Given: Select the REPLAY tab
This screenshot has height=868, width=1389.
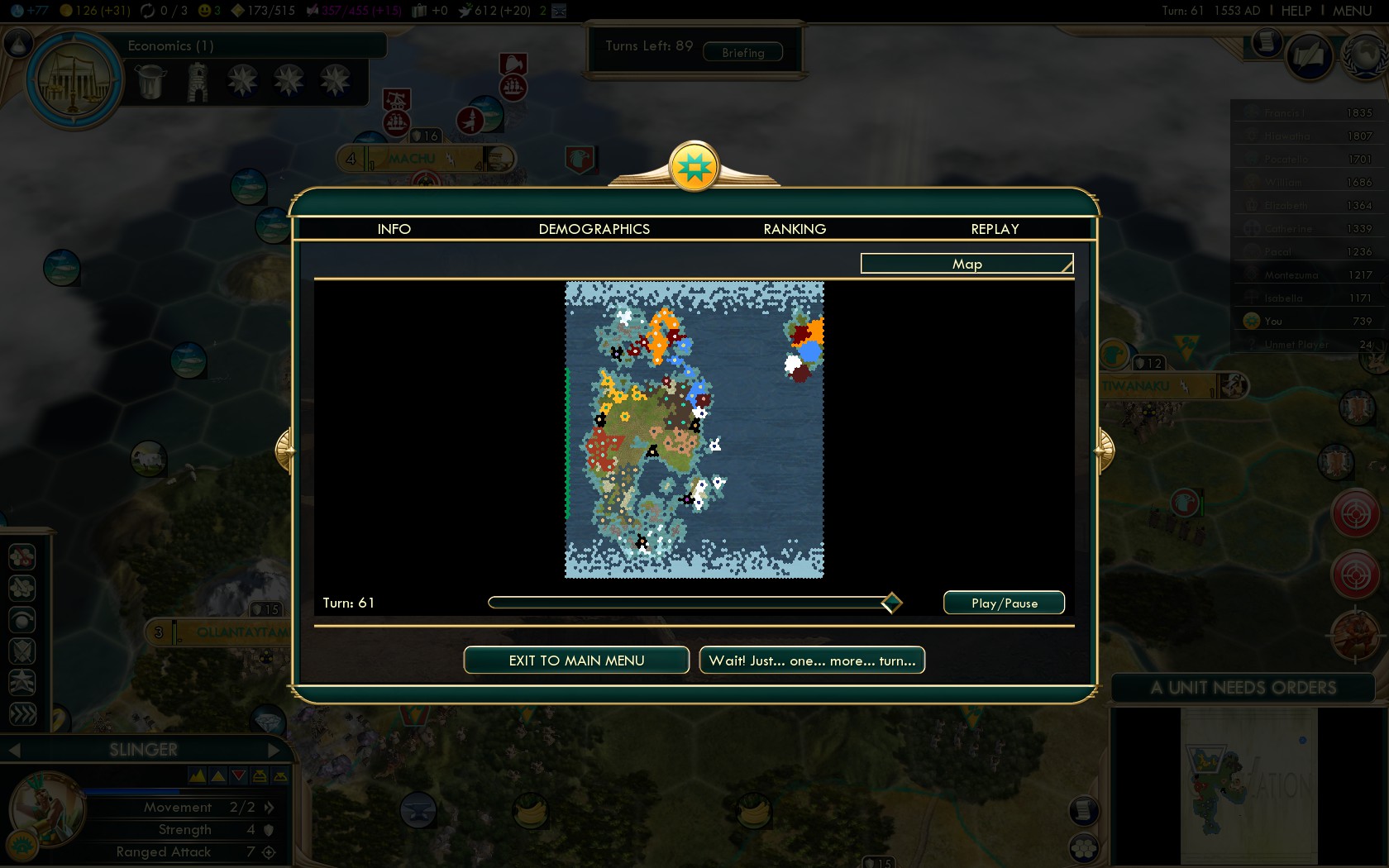Looking at the screenshot, I should coord(995,229).
